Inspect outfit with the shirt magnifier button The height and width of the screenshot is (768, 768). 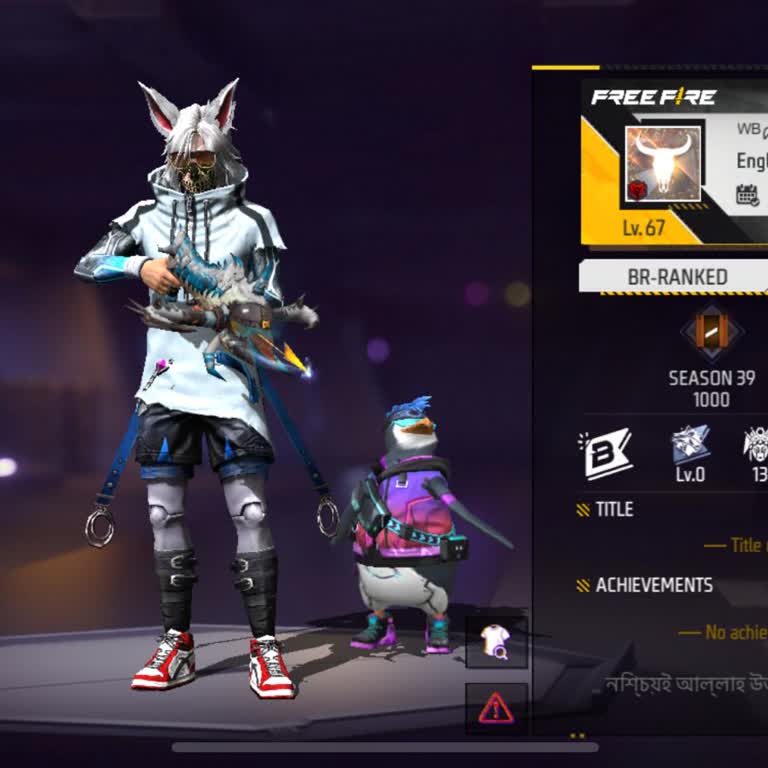tap(496, 641)
